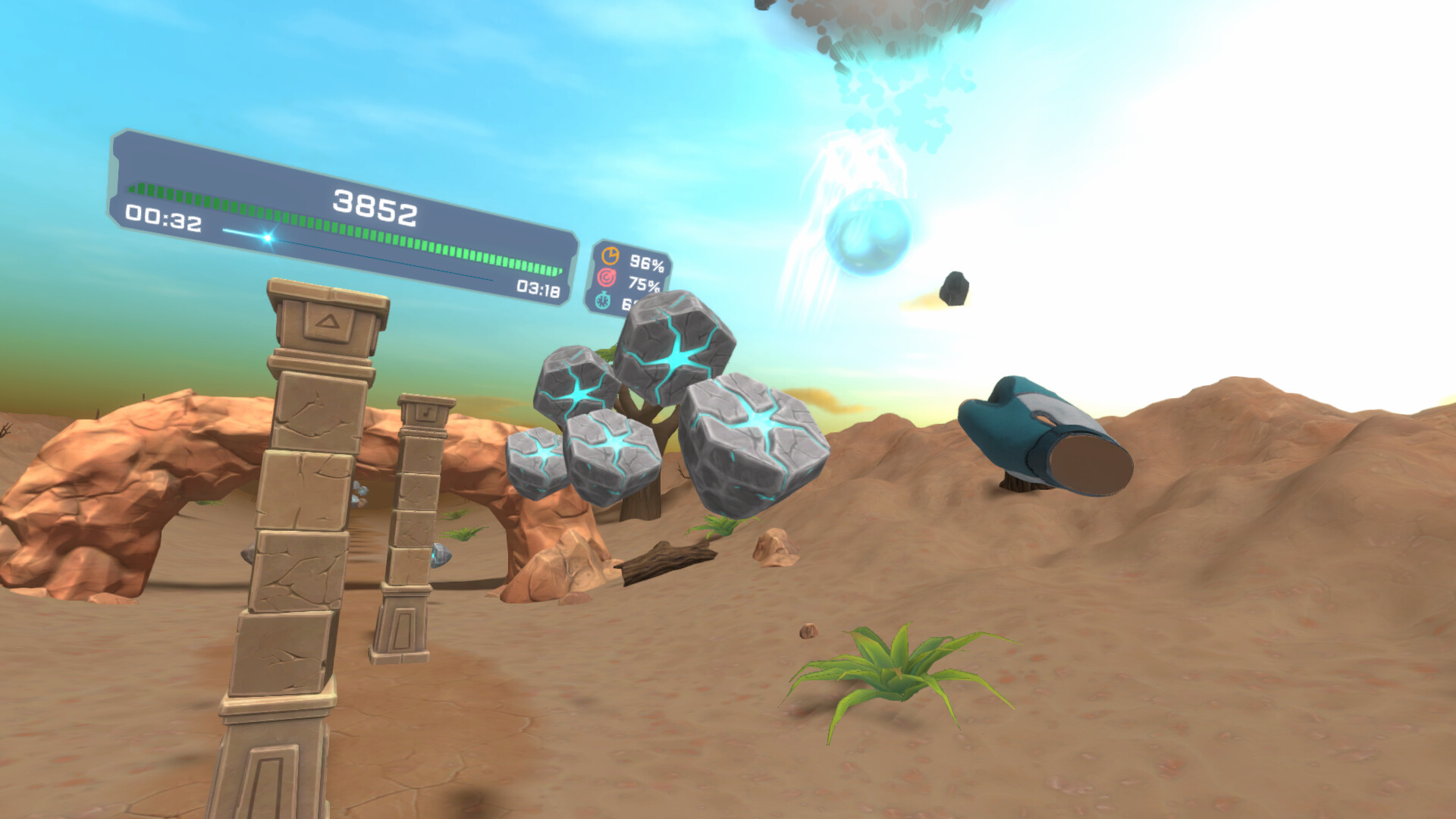
Task: Click the glowing tracker dot under the score bar
Action: point(267,237)
